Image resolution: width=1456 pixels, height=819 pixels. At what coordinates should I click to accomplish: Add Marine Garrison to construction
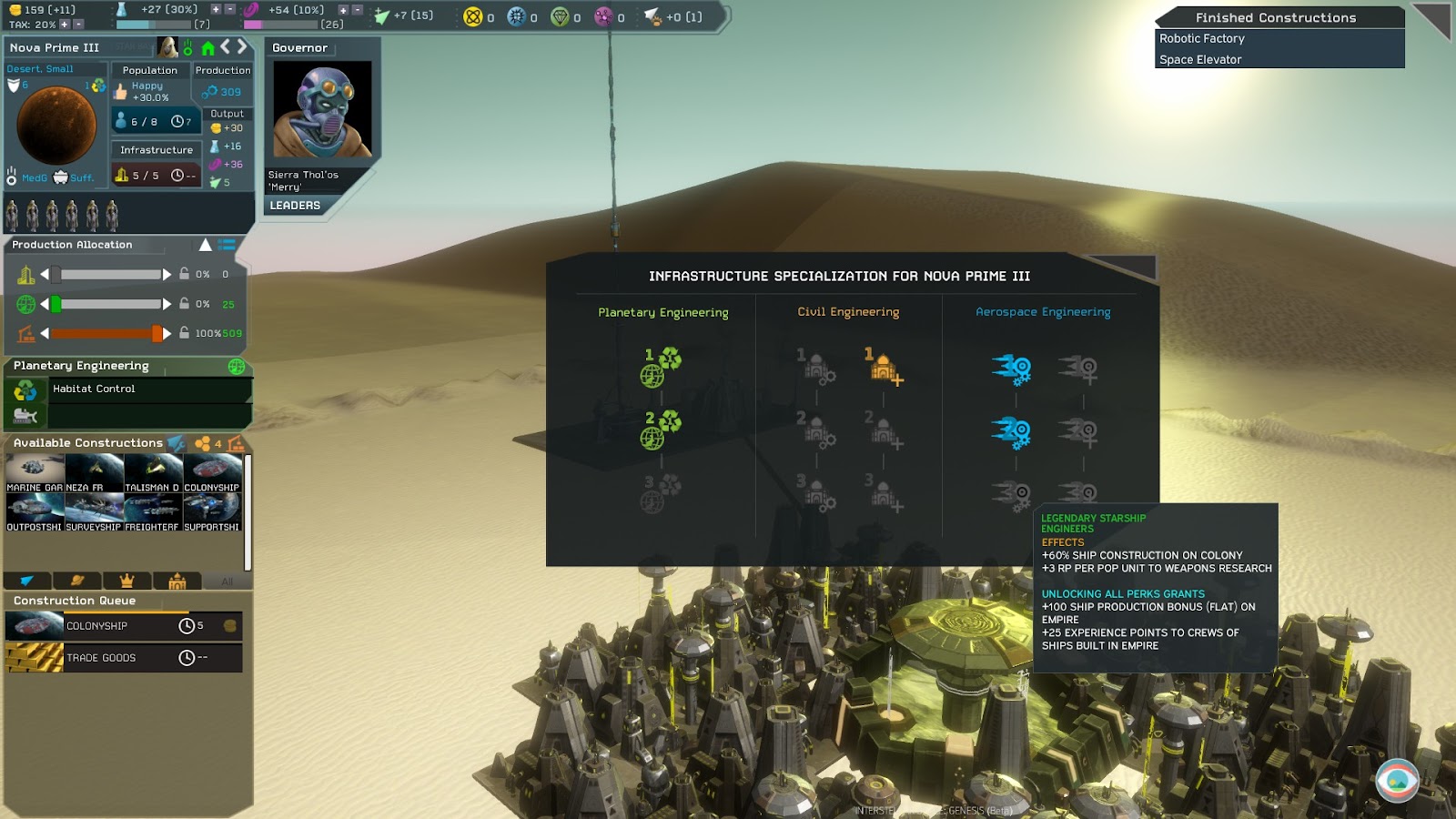tap(35, 473)
